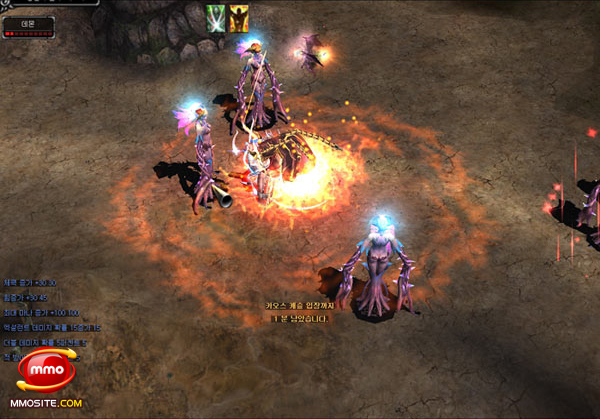Click the golden figure buff icon
Viewport: 600px width, 419px height.
pos(239,18)
